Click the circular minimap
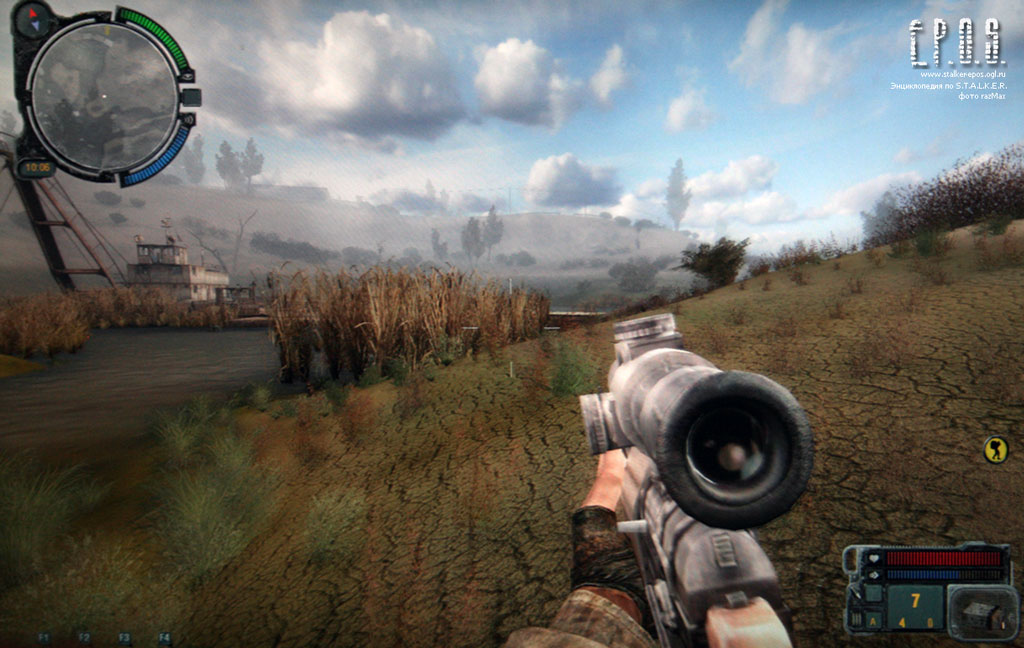This screenshot has width=1024, height=648. pos(104,96)
